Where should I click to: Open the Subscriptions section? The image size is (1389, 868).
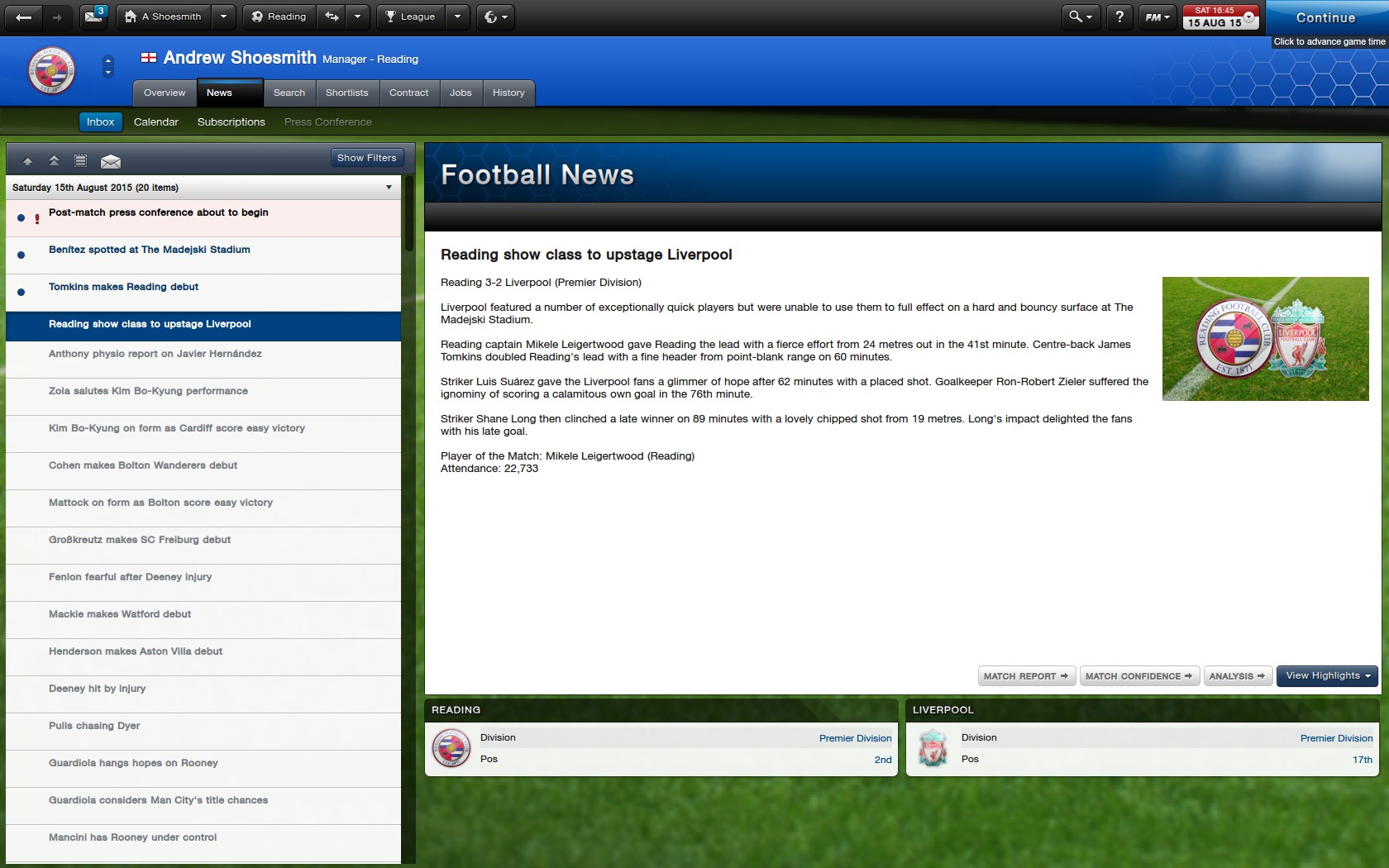click(x=231, y=122)
